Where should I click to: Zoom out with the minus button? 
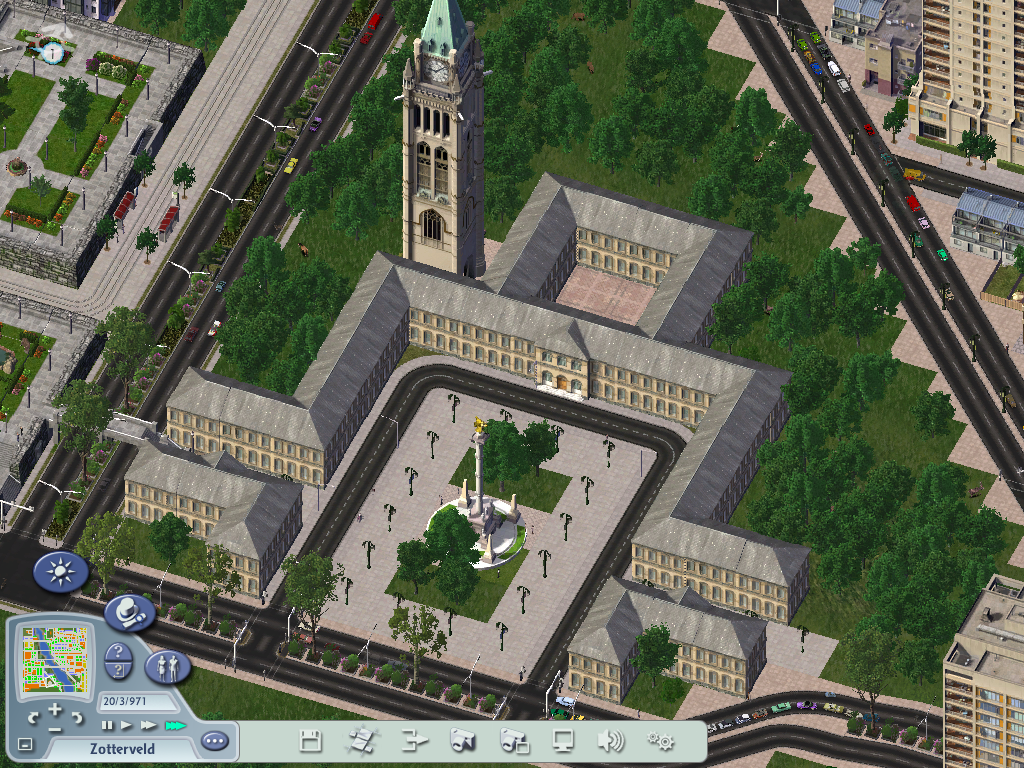(x=55, y=730)
